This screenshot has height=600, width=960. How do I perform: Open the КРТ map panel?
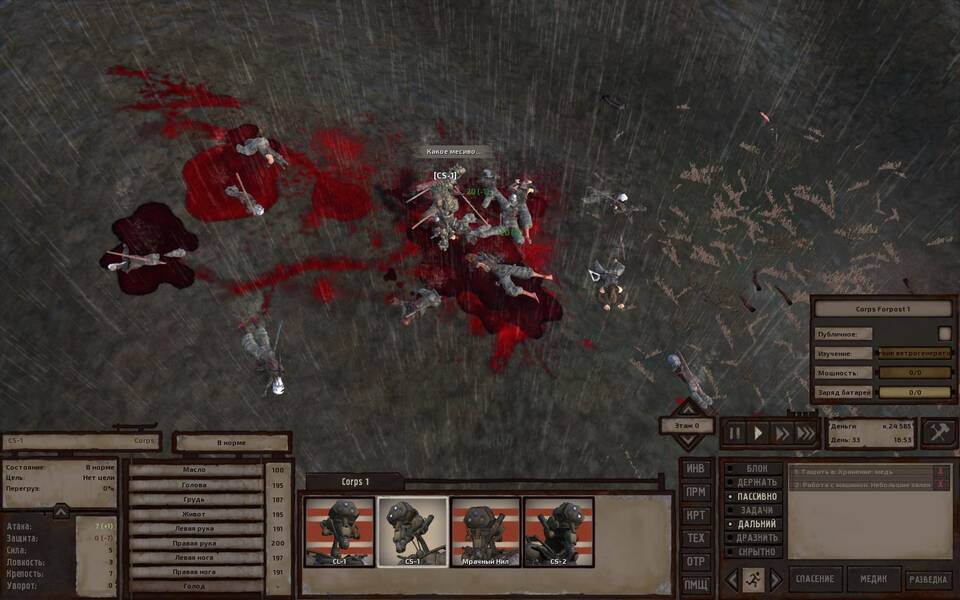[x=696, y=515]
